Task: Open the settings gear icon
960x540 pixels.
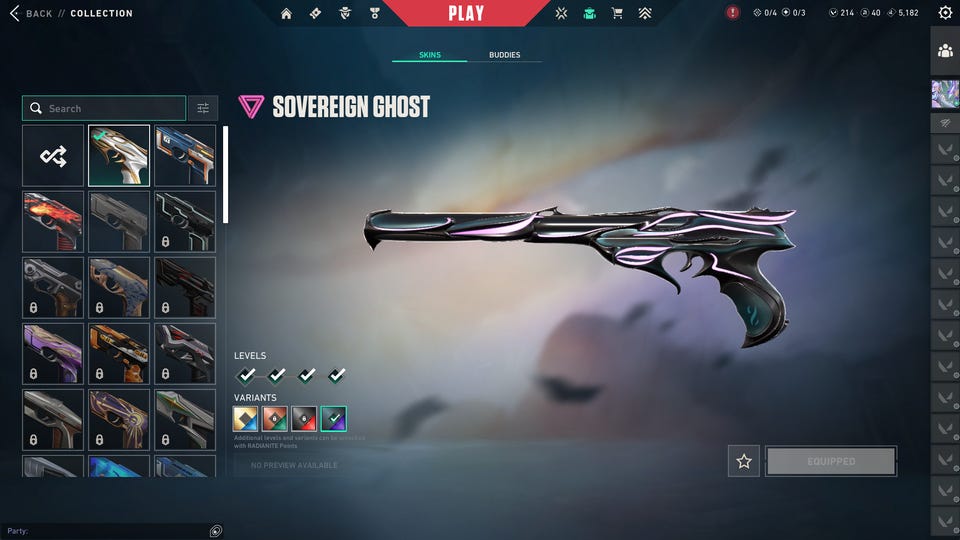Action: pos(945,13)
